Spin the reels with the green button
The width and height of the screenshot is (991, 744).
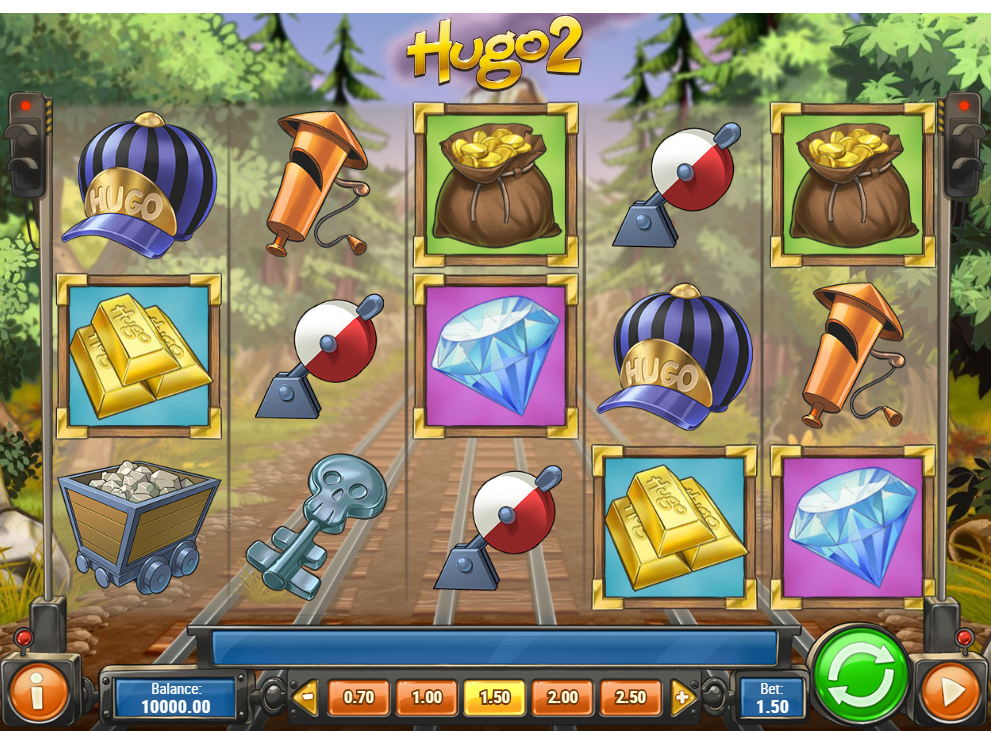coord(859,675)
